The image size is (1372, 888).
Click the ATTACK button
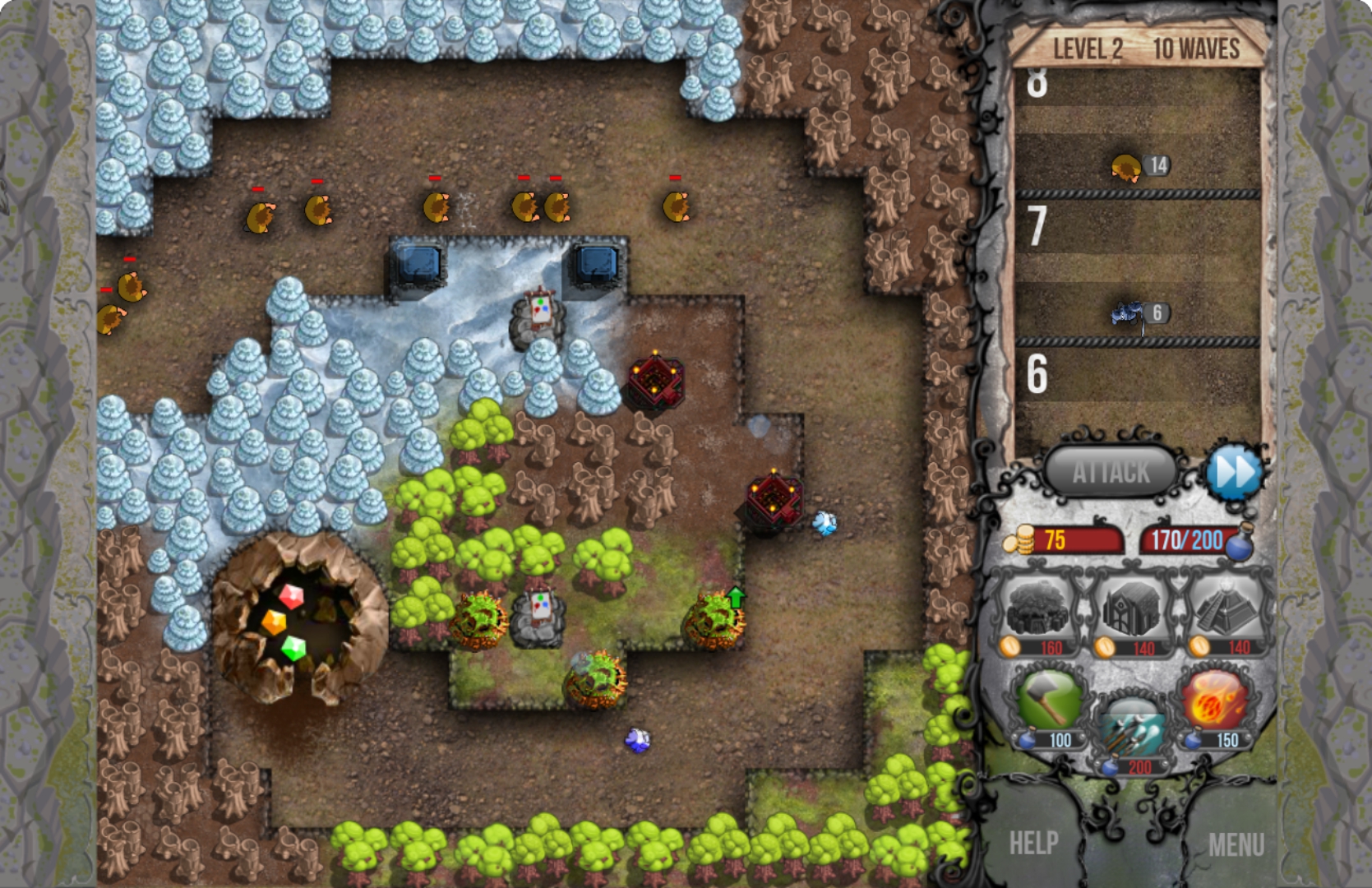point(1111,472)
